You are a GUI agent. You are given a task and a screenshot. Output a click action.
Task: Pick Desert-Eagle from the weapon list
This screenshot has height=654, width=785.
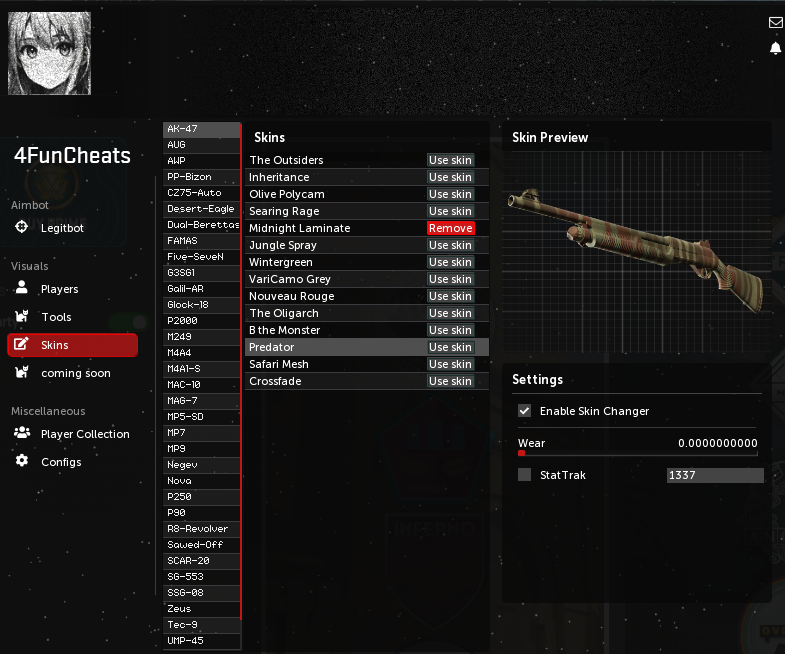click(201, 209)
